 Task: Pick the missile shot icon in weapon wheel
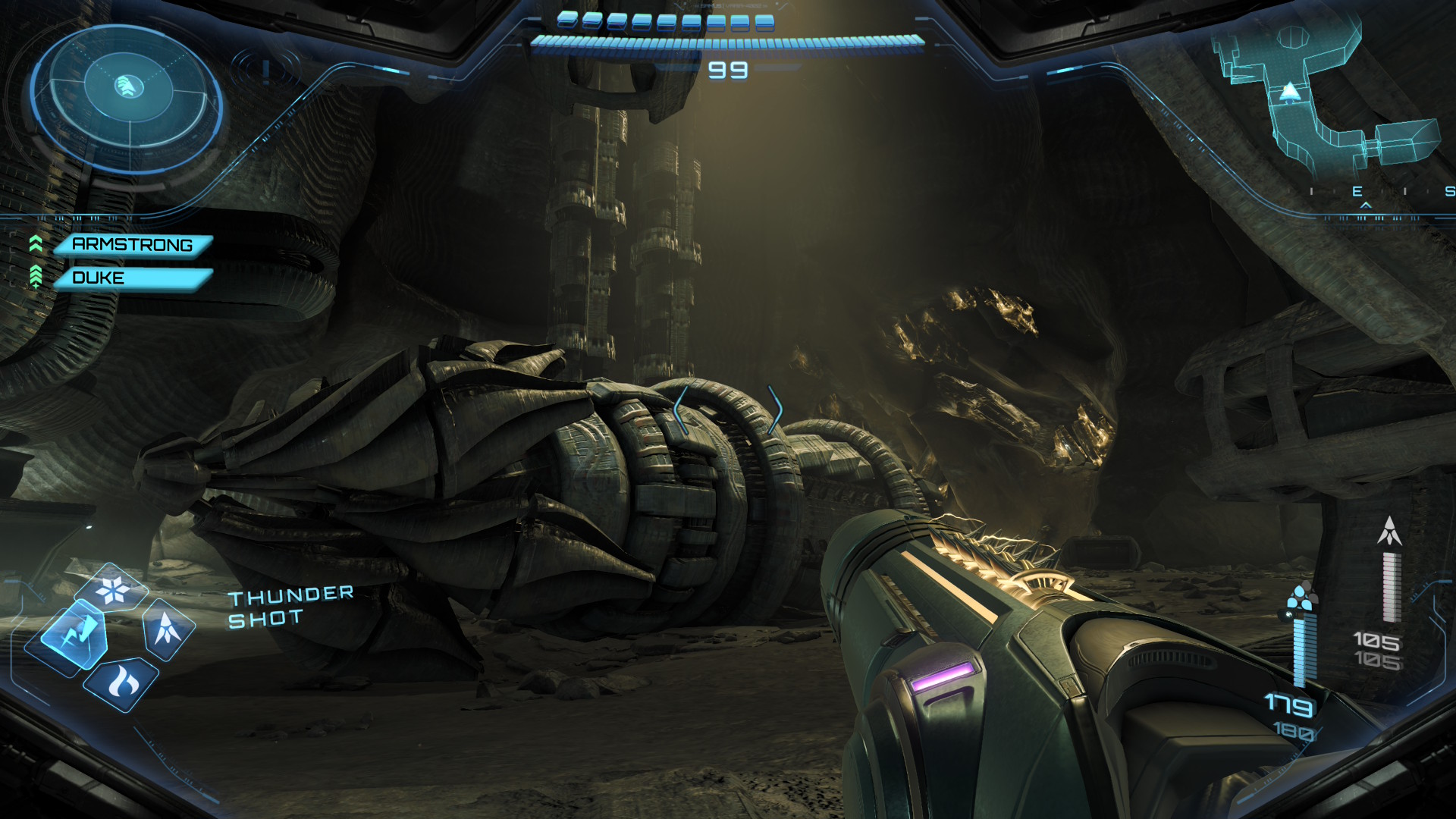pos(167,628)
